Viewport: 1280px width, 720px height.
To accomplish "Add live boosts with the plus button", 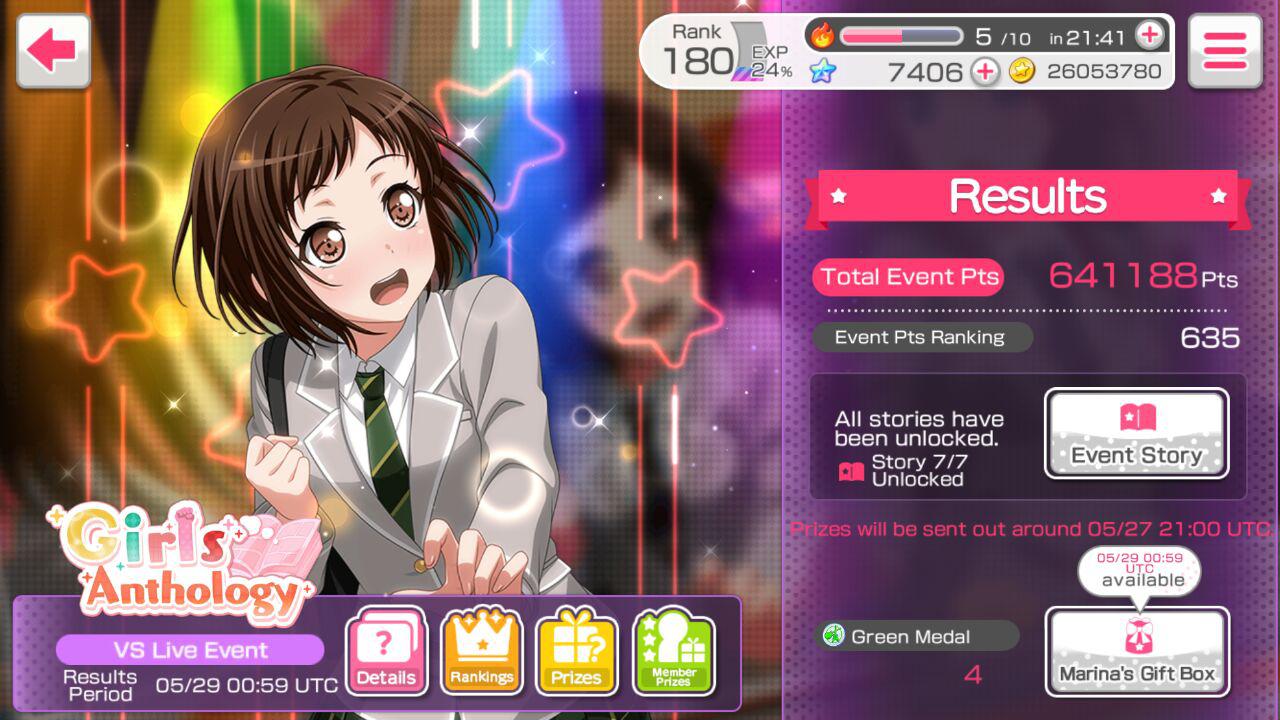I will 1150,36.
